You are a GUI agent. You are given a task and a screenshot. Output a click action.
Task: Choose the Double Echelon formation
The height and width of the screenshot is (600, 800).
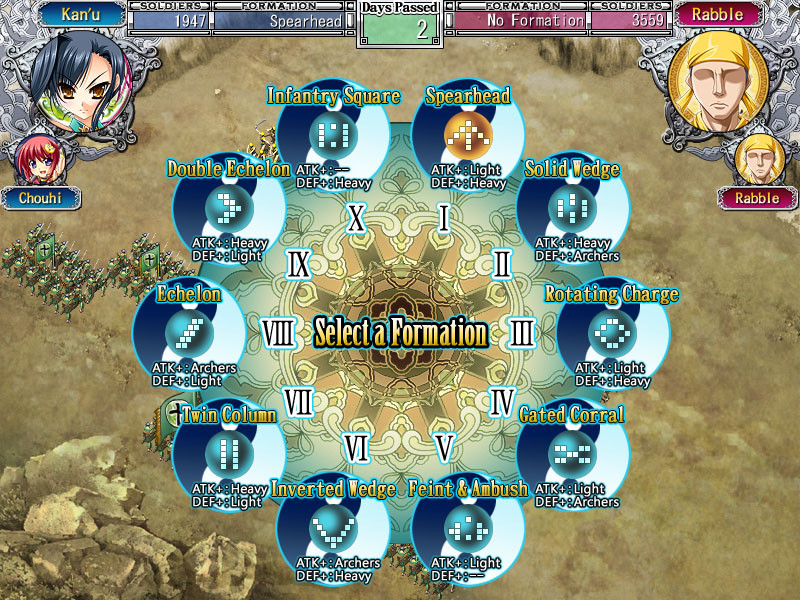point(229,207)
